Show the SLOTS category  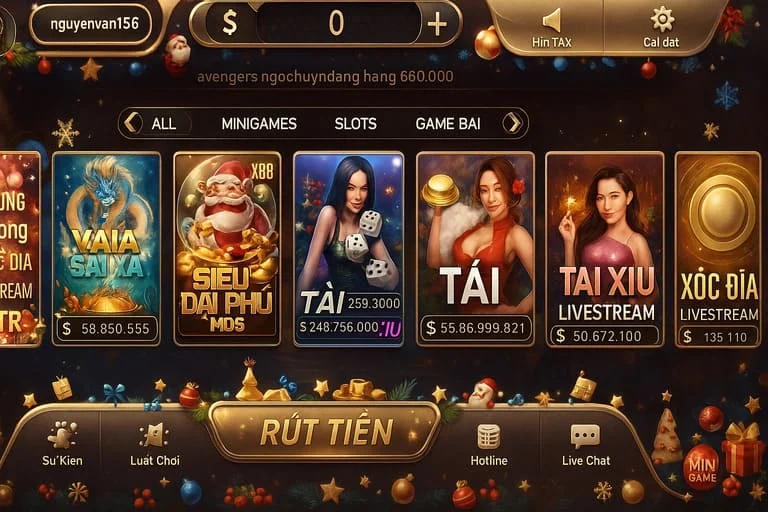tap(355, 124)
